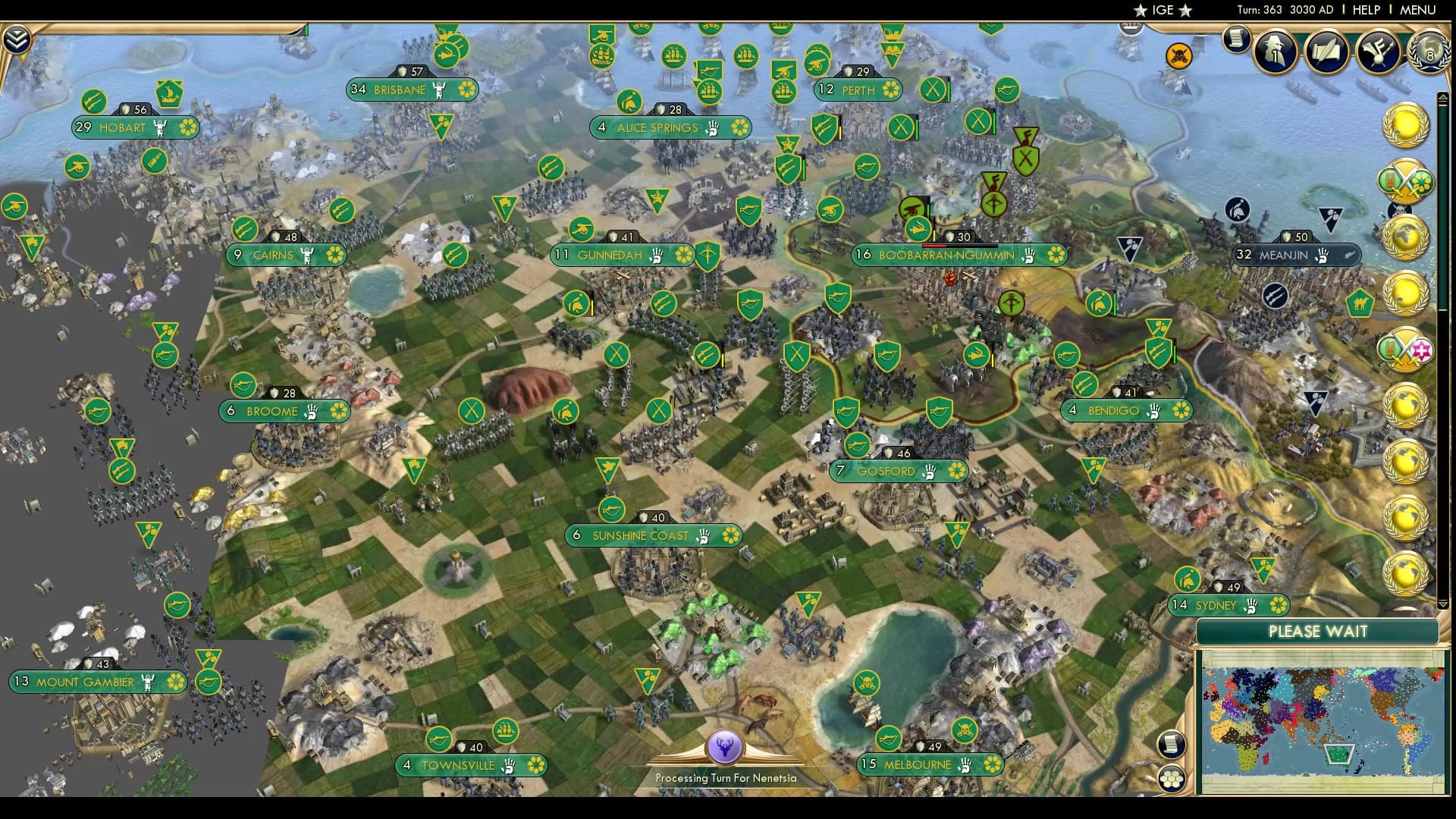
Task: Open the in-game MENU
Action: click(x=1417, y=11)
